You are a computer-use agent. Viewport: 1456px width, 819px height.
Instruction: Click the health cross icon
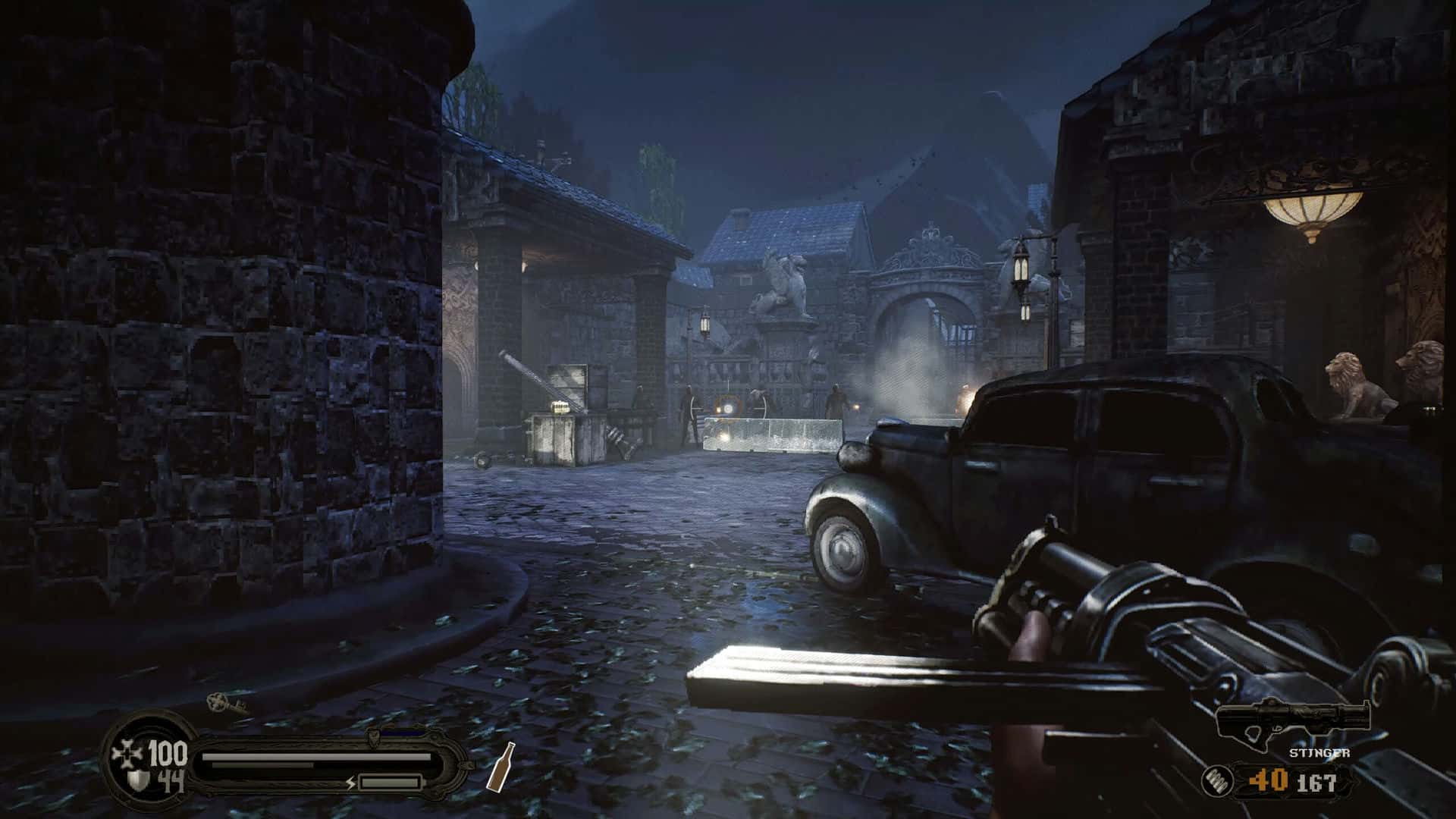[x=125, y=753]
